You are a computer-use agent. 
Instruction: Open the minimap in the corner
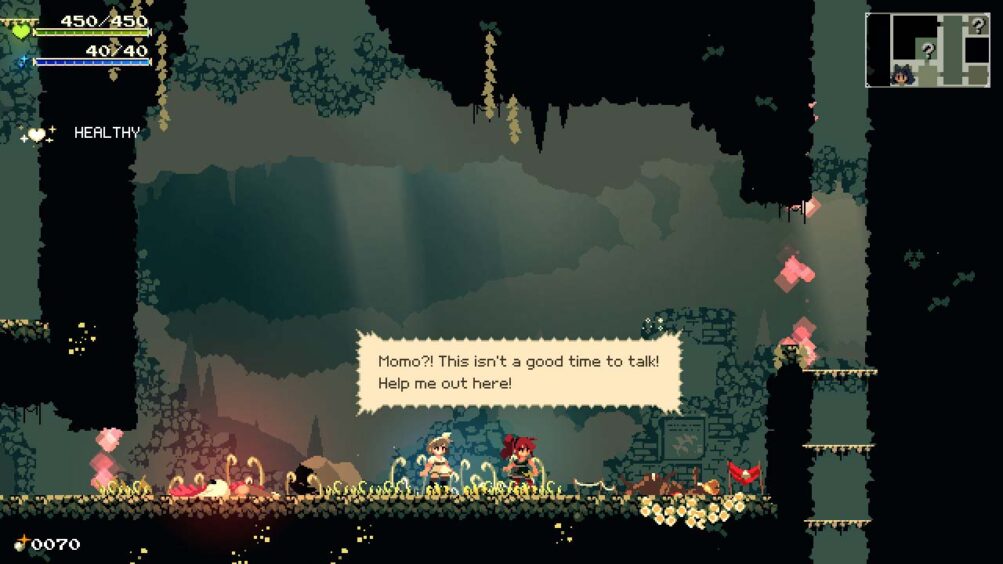click(927, 50)
